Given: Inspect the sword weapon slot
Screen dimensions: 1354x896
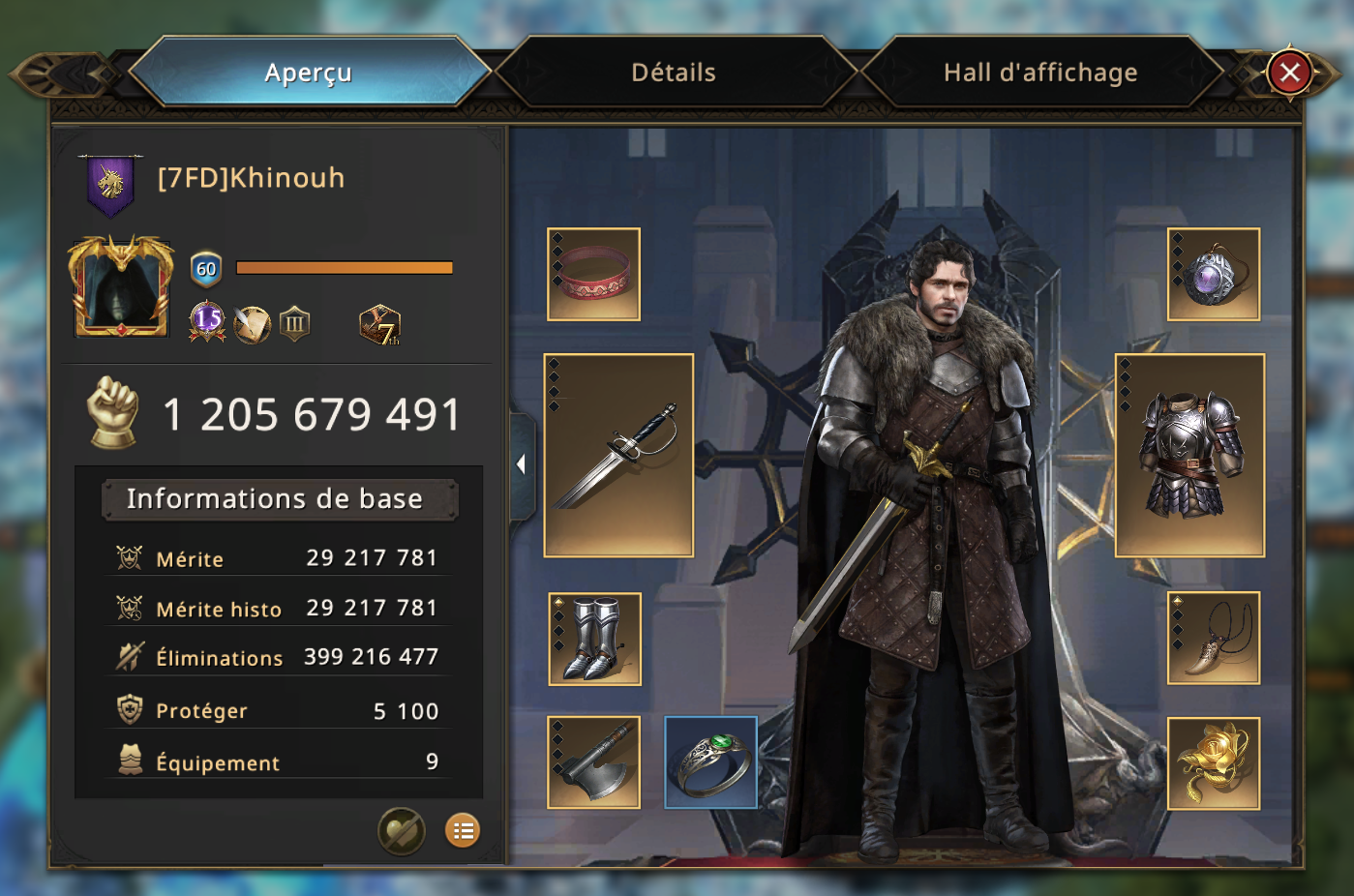Looking at the screenshot, I should click(x=618, y=455).
